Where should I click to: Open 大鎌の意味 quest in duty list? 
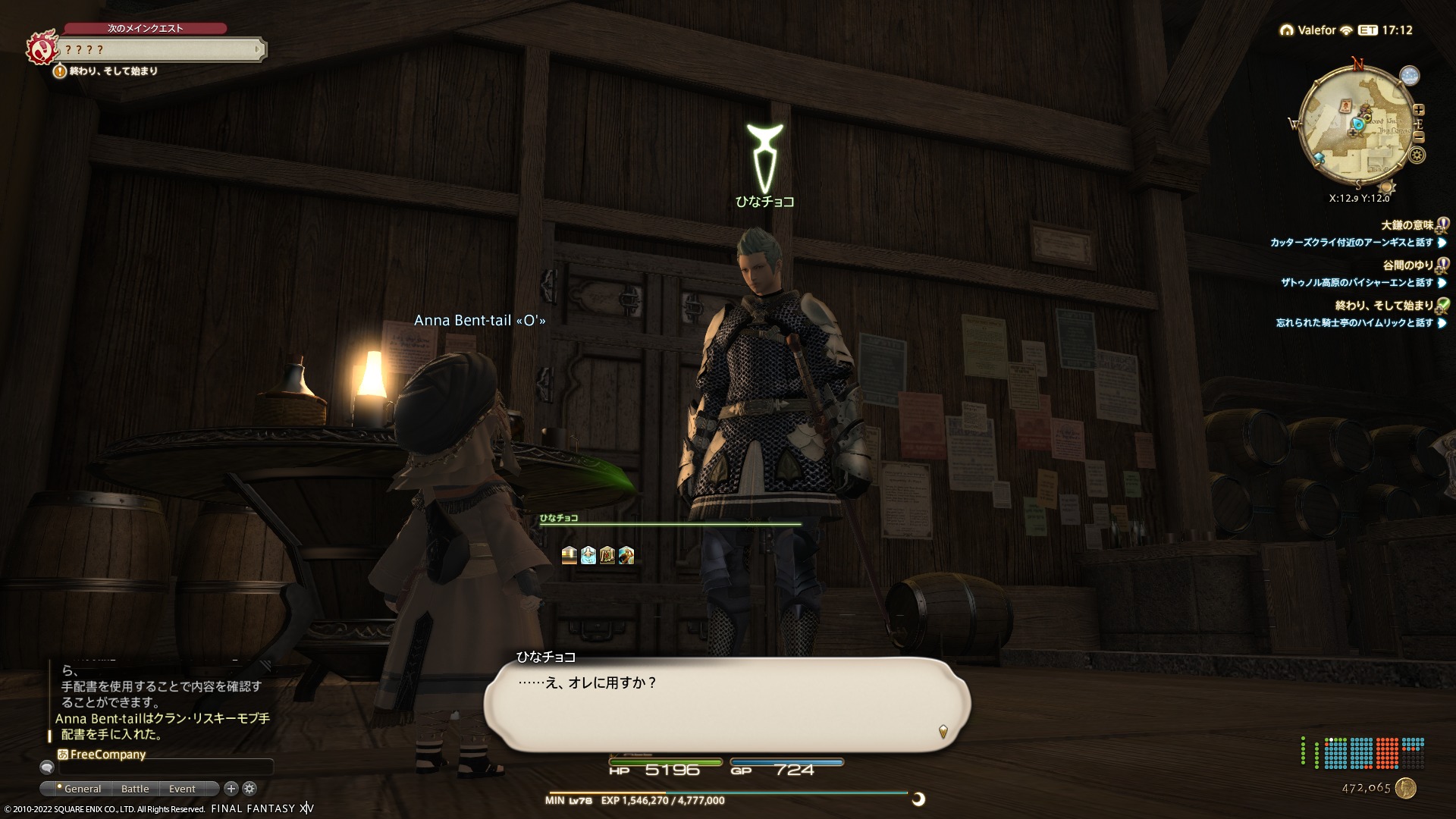(x=1407, y=225)
